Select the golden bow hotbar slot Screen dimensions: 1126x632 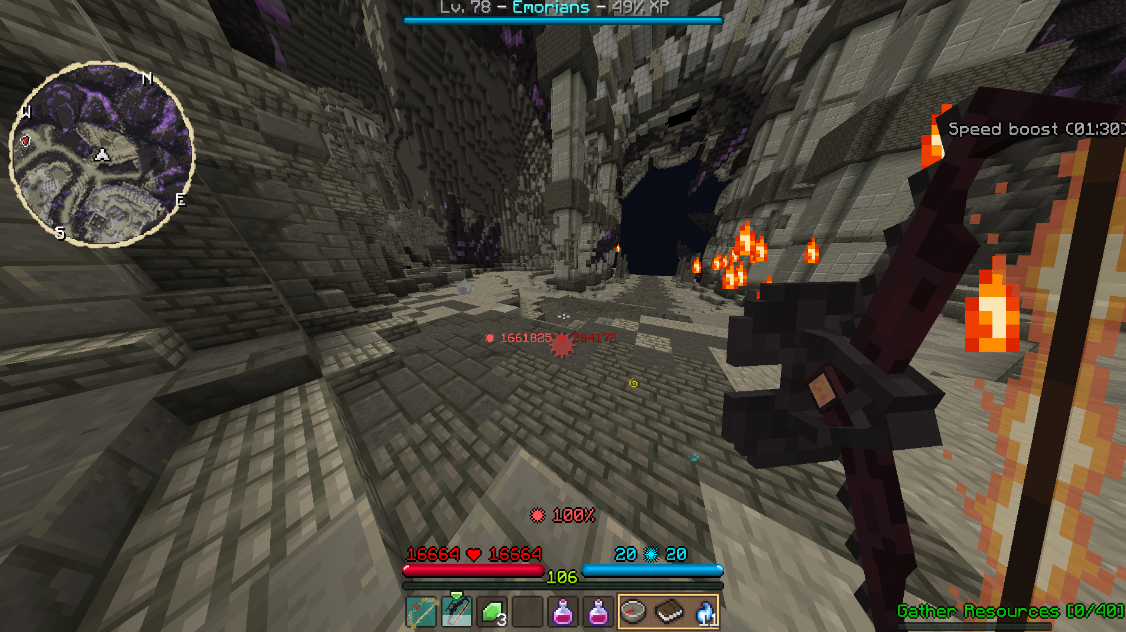tap(421, 611)
